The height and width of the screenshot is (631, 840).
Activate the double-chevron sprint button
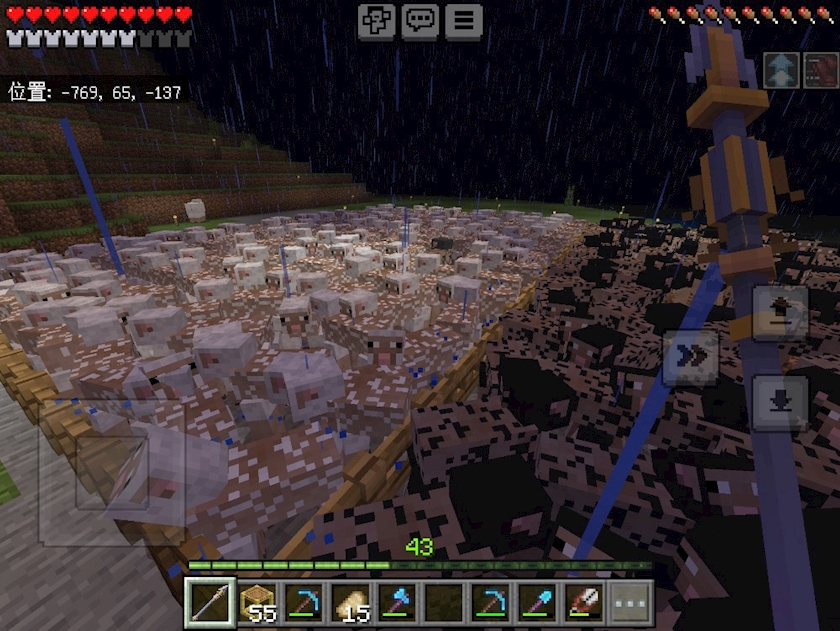[x=691, y=357]
